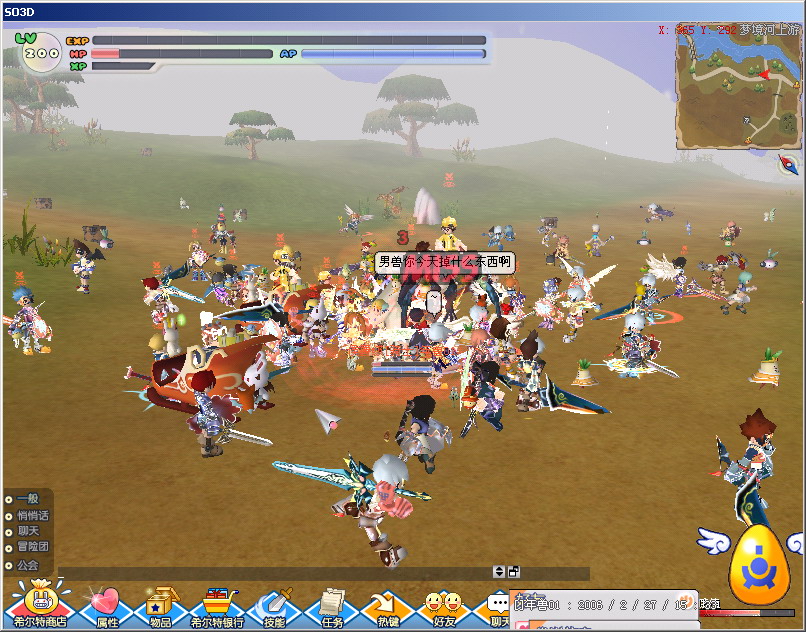Screen dimensions: 806x632
Task: Open the 物品 items bag
Action: [160, 605]
